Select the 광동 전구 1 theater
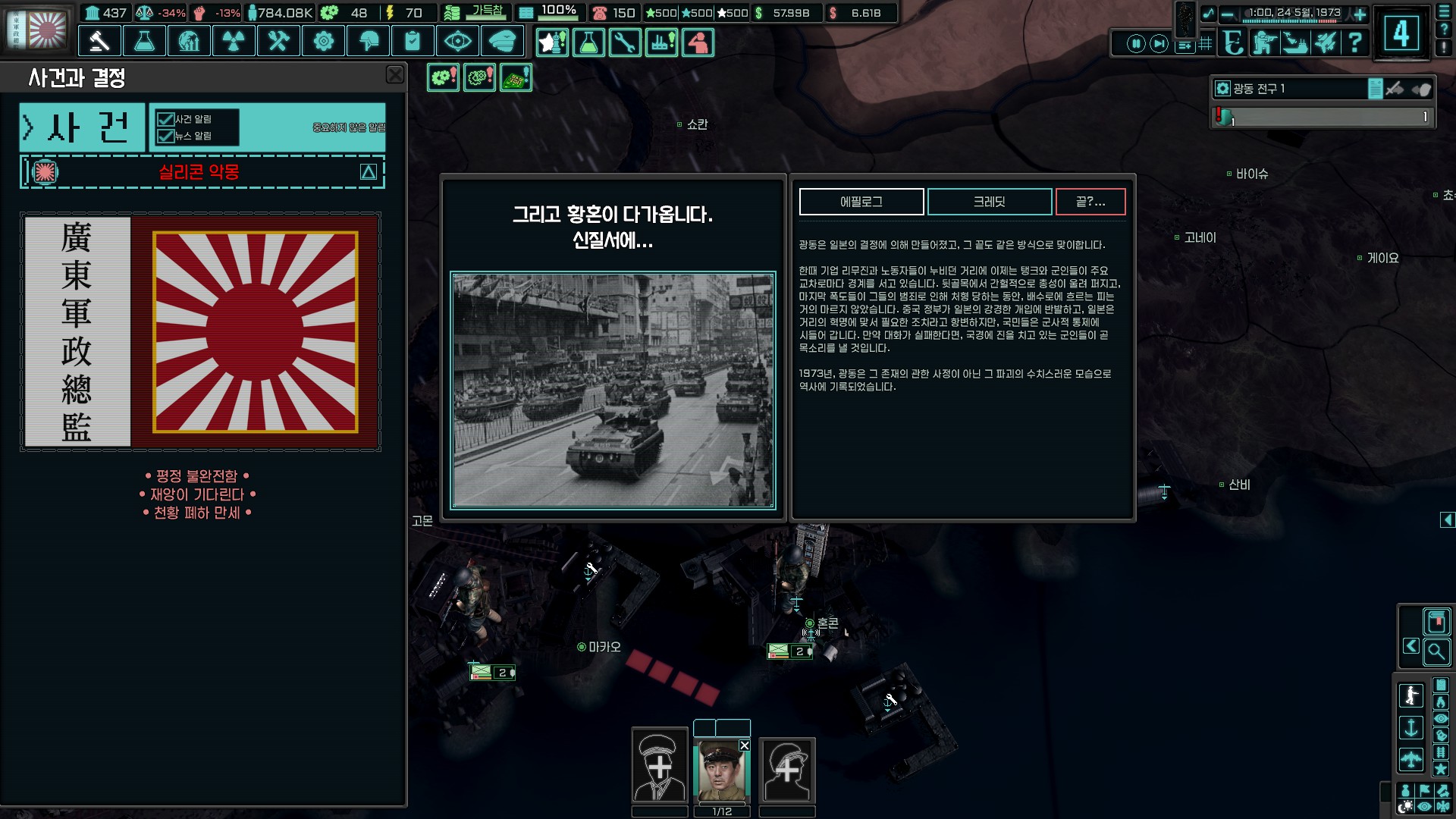Viewport: 1456px width, 819px height. [1289, 89]
